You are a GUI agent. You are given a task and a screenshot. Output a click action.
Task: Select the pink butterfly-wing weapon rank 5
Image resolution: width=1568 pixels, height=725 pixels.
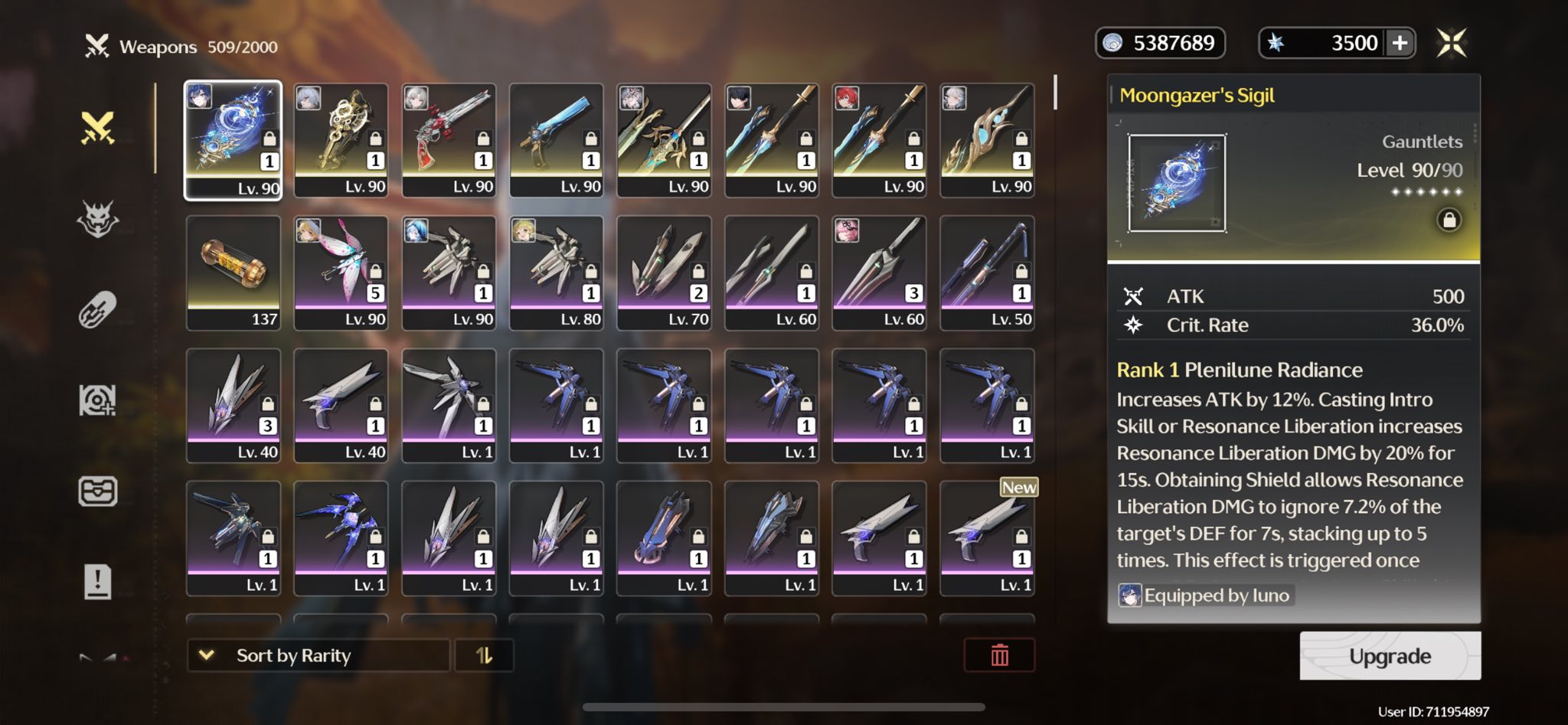(341, 273)
